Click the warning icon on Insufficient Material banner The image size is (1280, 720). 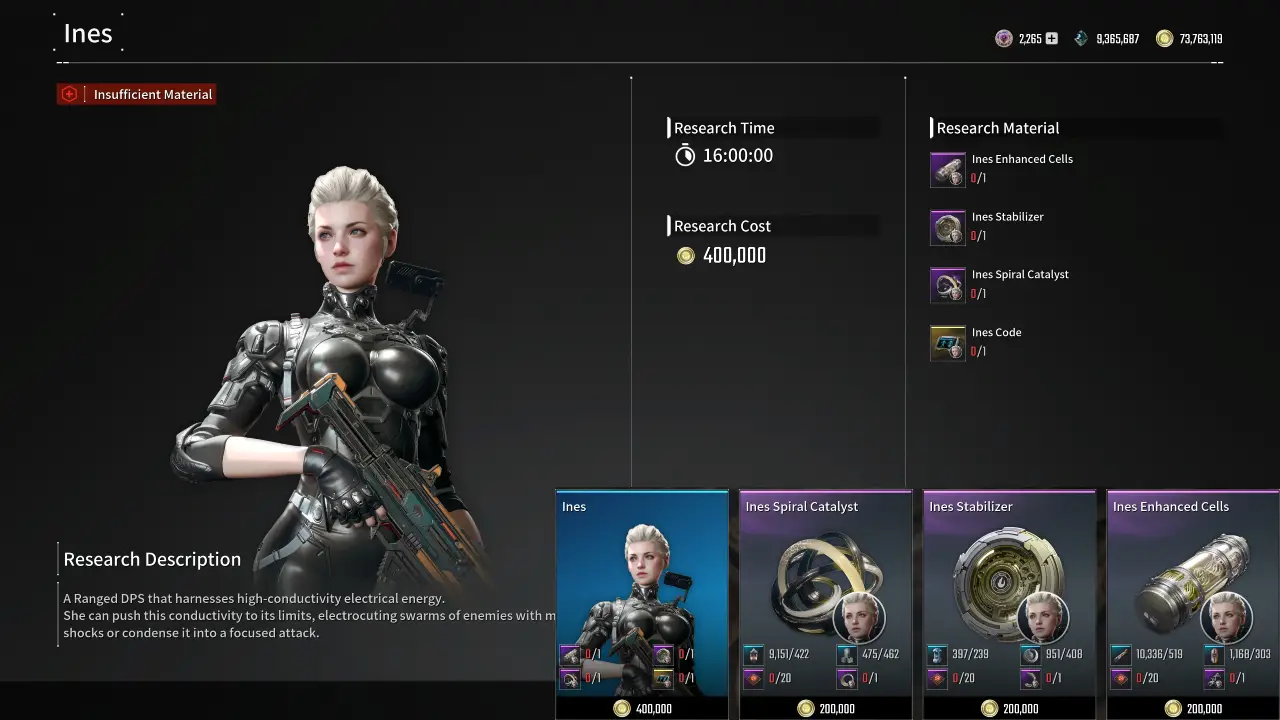pos(68,93)
